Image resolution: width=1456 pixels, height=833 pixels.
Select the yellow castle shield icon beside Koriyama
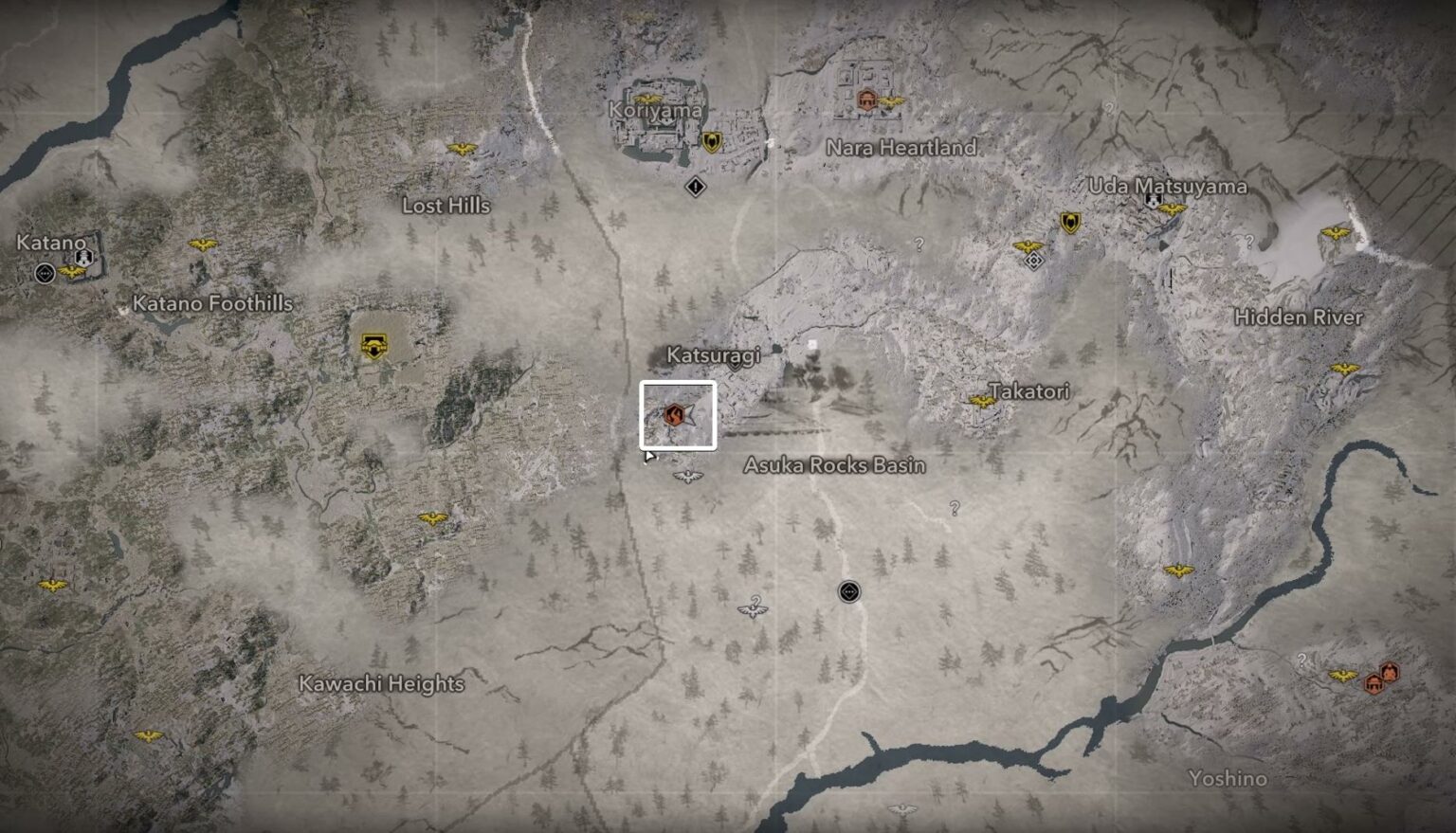coord(711,141)
